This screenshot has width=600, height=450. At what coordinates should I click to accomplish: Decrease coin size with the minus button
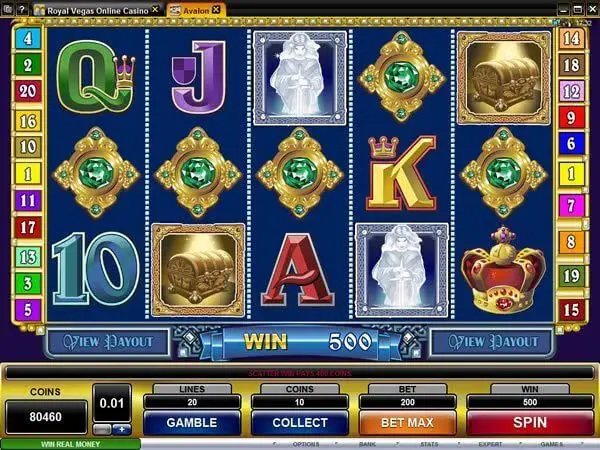[102, 430]
